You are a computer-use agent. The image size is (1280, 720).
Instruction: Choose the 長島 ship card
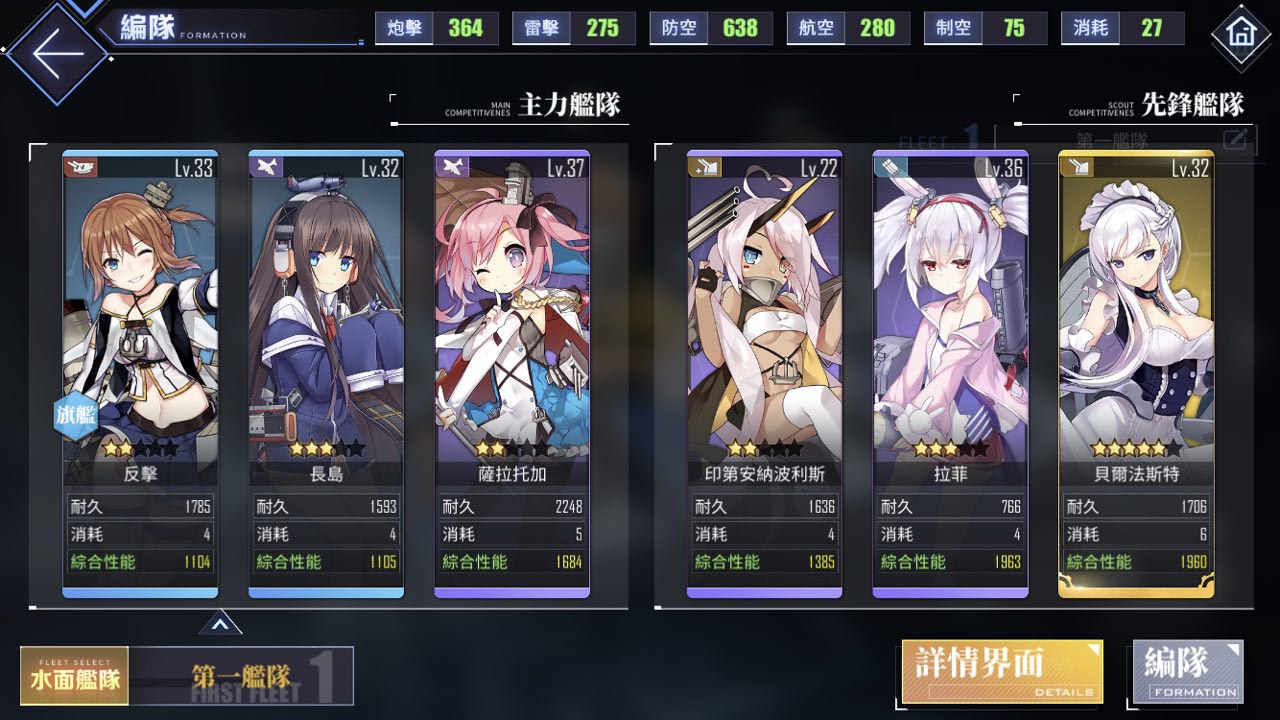coord(326,370)
